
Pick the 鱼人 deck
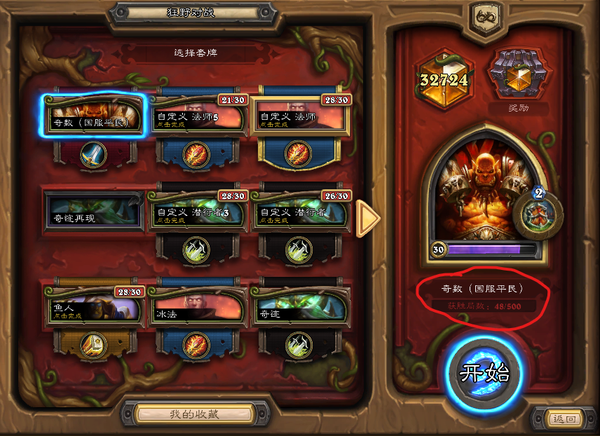click(95, 309)
